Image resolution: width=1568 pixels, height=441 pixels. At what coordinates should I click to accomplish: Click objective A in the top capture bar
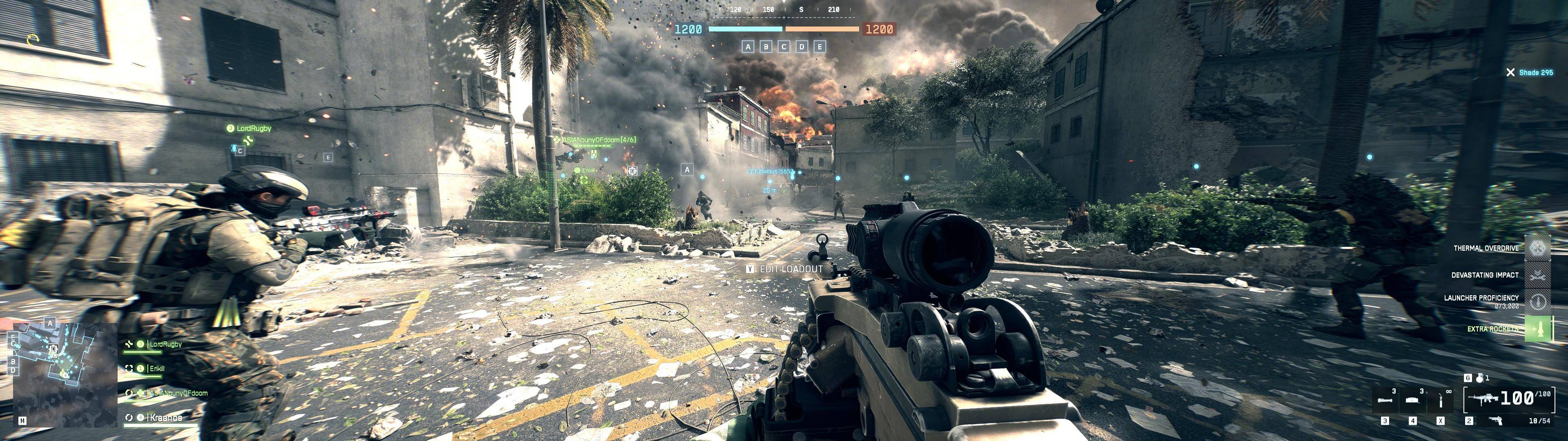coord(748,46)
